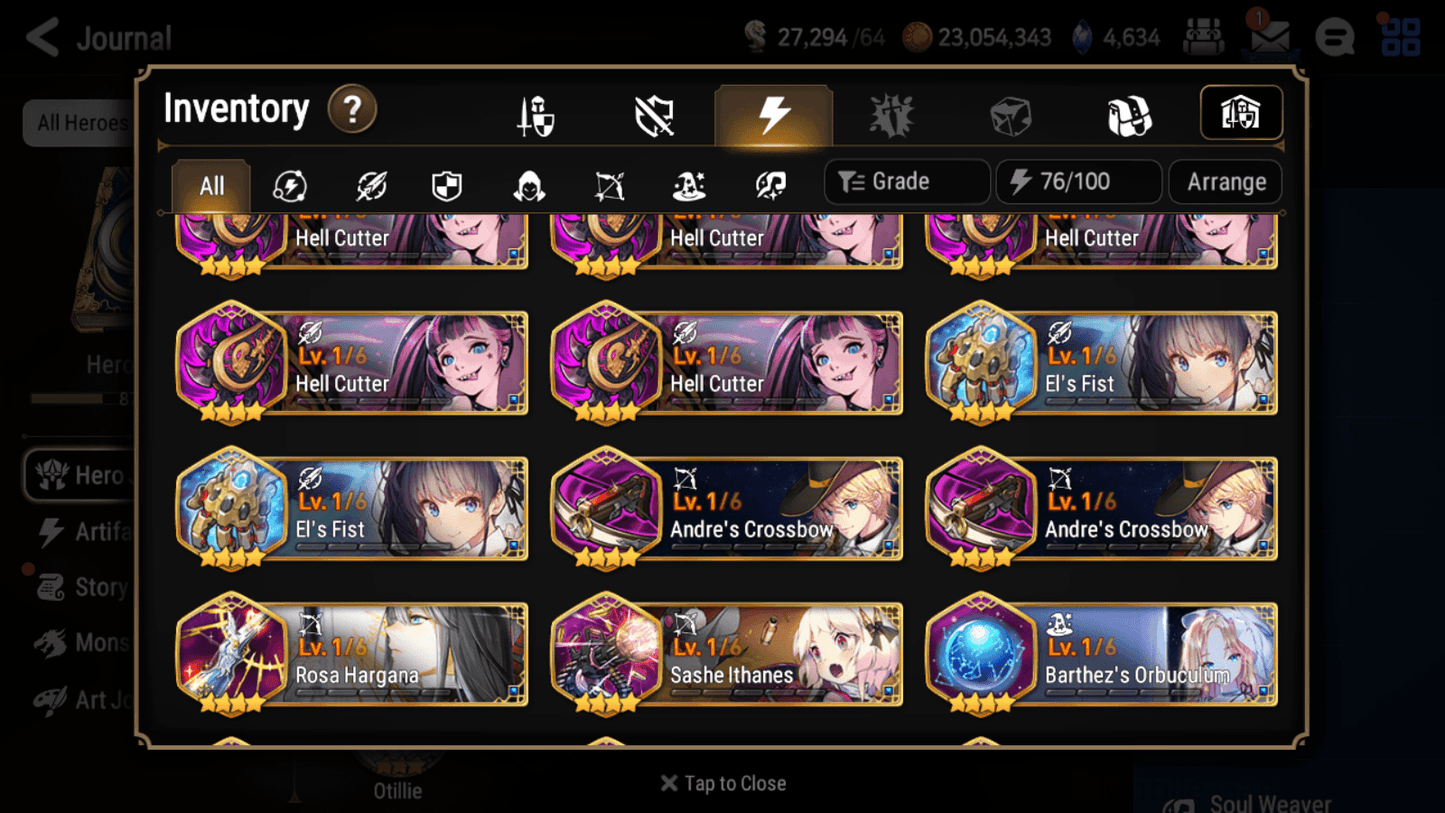The image size is (1445, 813).
Task: Switch to the backpack consumables tab
Action: tap(1128, 113)
